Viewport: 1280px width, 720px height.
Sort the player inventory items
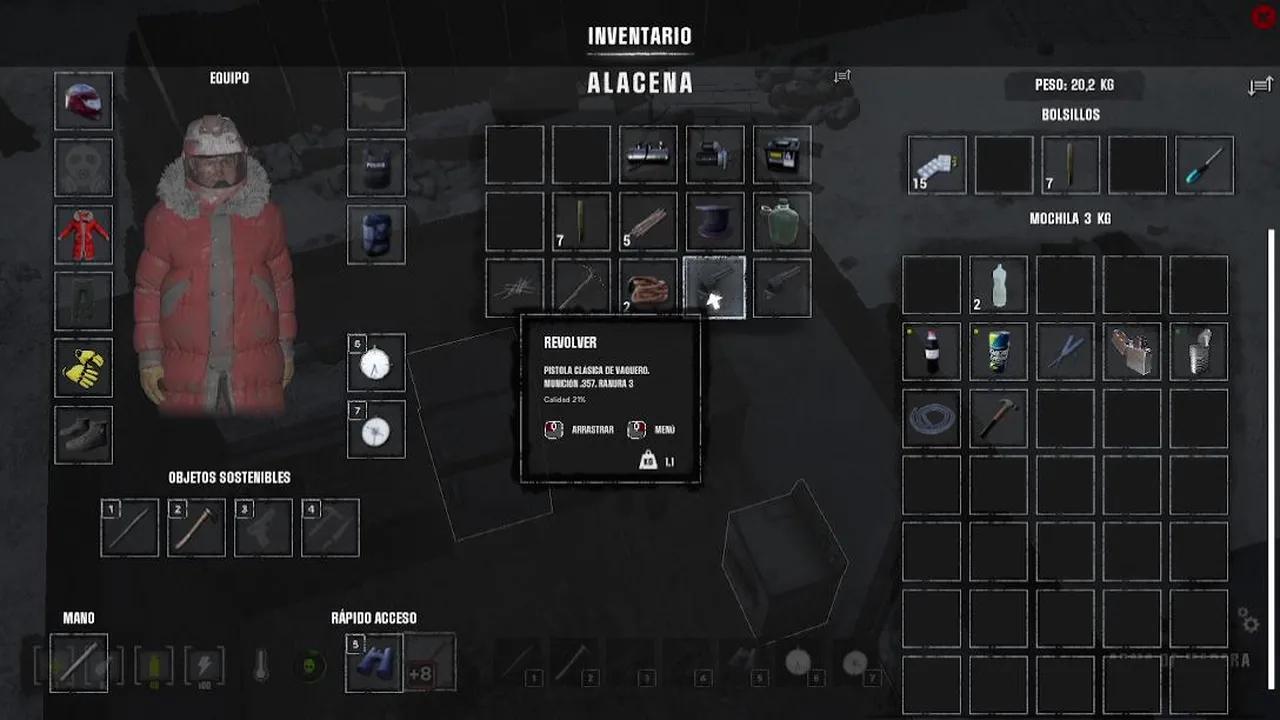point(1259,87)
